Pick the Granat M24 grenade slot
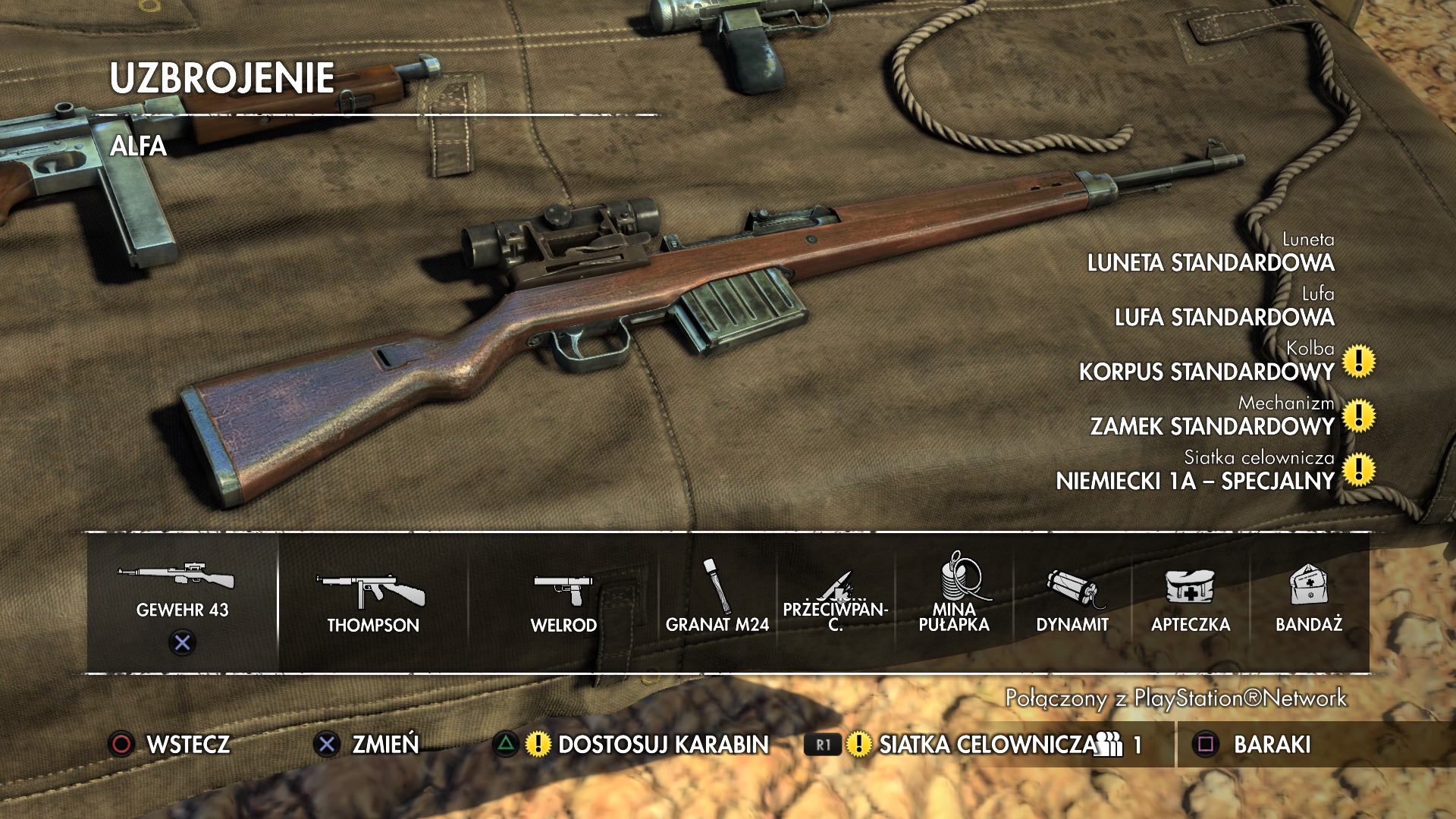 click(x=717, y=603)
